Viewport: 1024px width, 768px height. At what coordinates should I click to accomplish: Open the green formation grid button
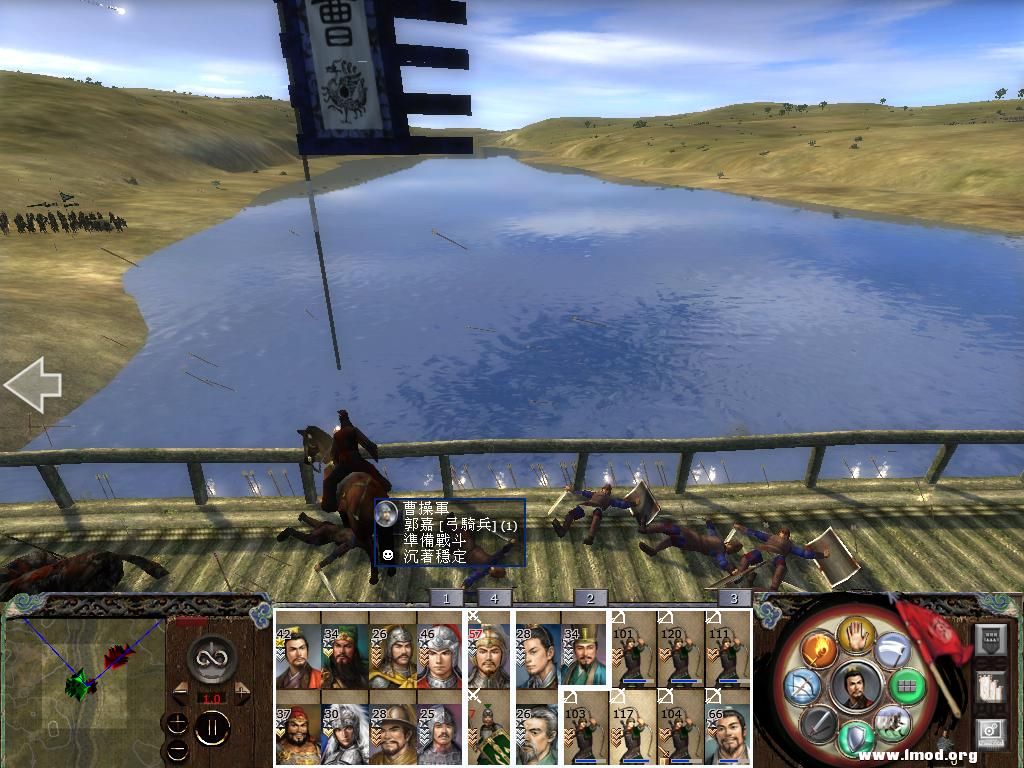tap(906, 687)
